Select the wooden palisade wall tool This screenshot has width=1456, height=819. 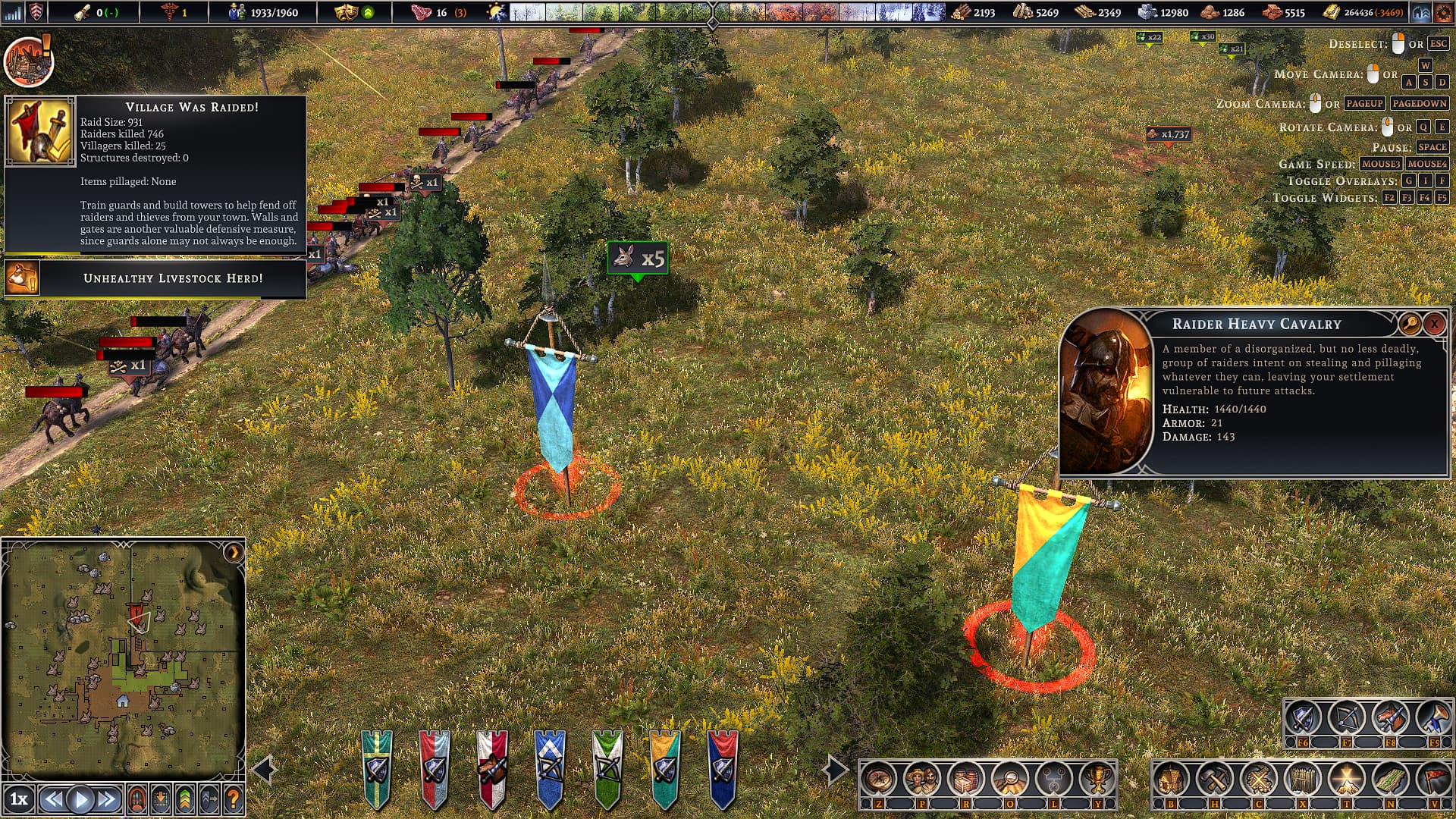(x=1302, y=778)
